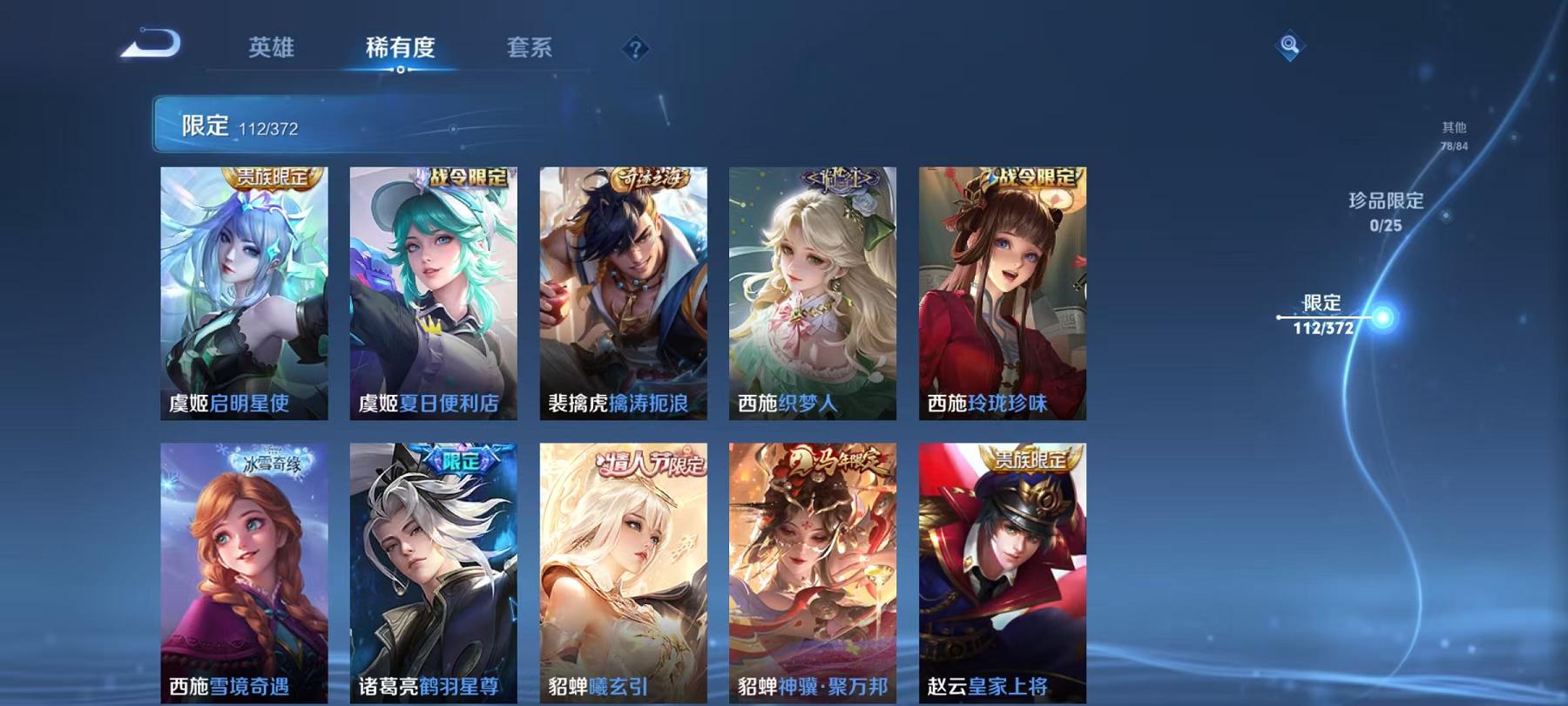Click the 稀有度 tab label
The width and height of the screenshot is (1568, 706).
point(400,50)
